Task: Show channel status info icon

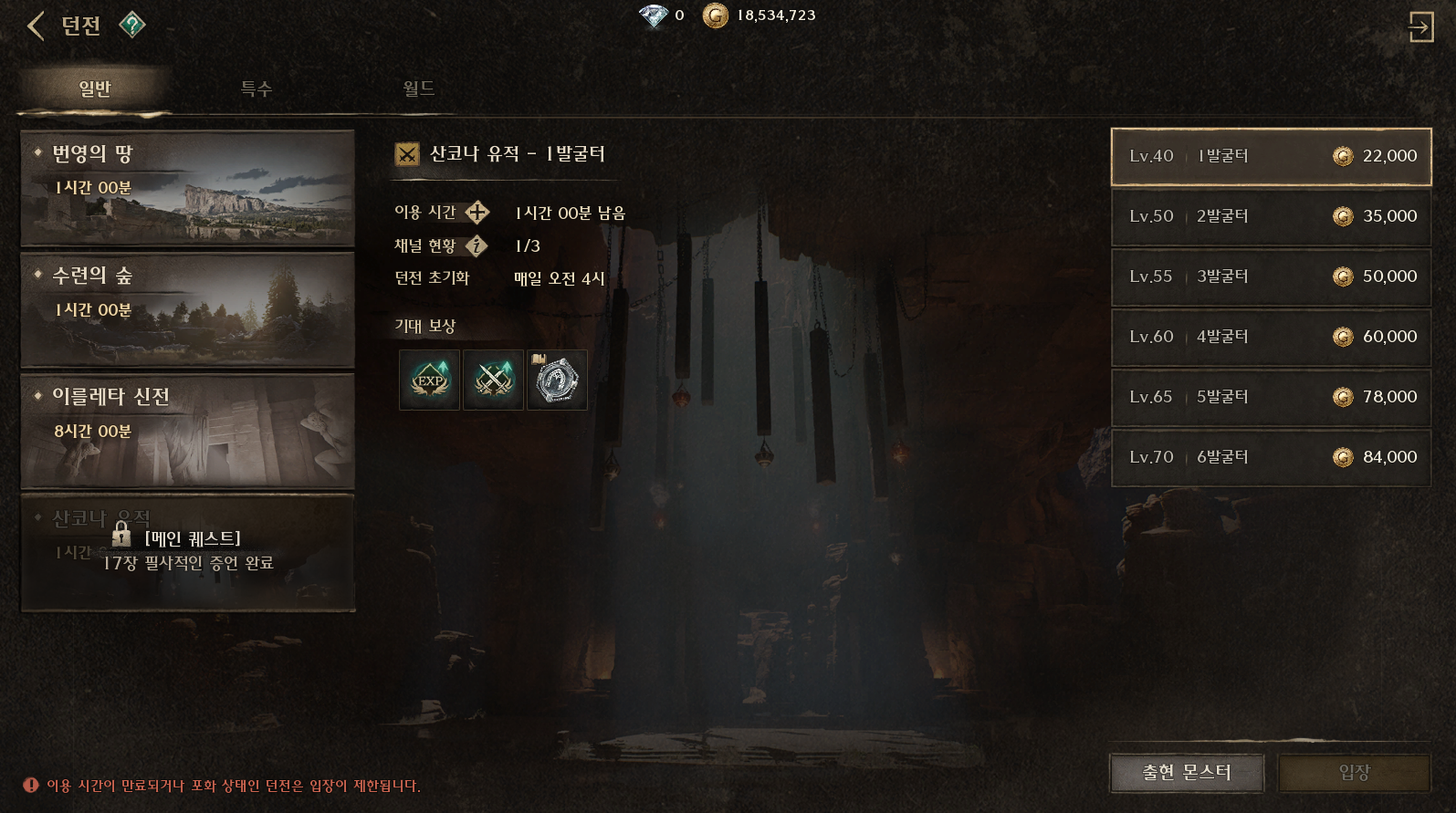Action: point(477,245)
